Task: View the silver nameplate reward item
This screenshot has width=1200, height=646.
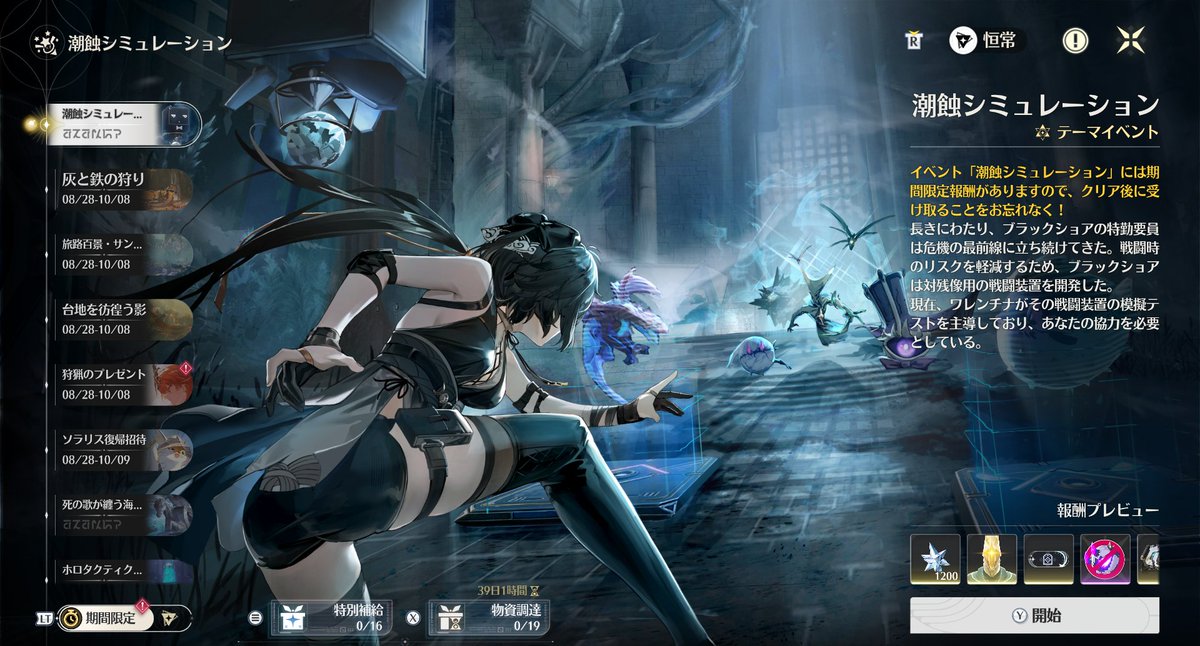Action: tap(1048, 558)
